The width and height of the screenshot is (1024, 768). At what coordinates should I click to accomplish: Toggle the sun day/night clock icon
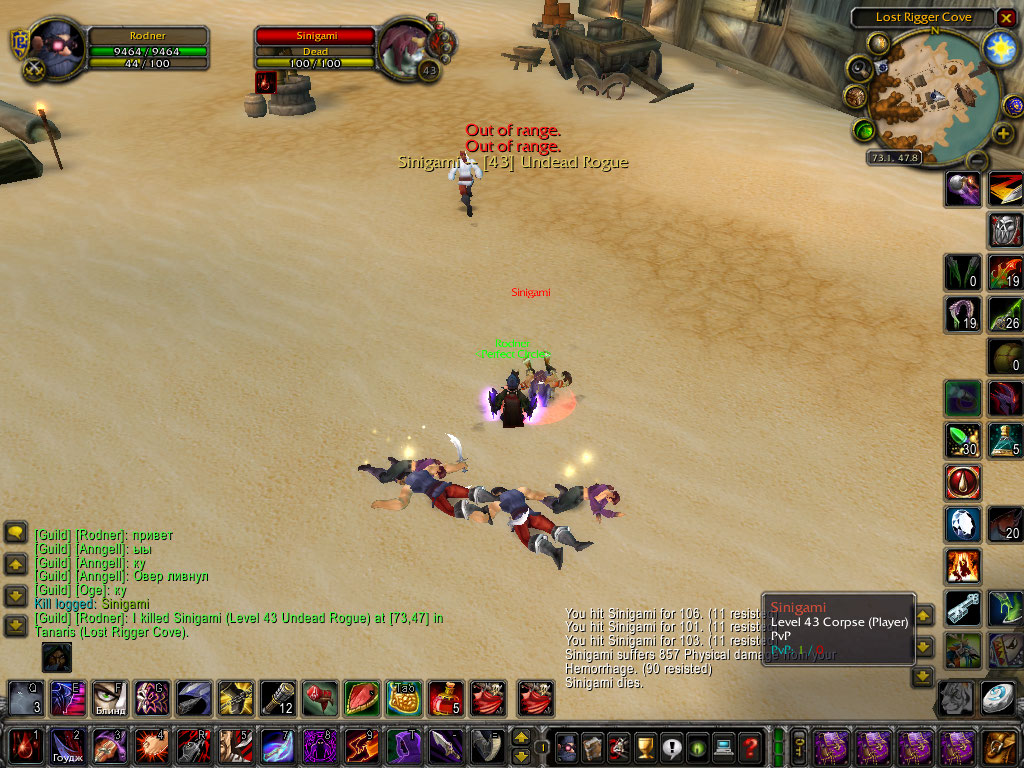[x=999, y=48]
